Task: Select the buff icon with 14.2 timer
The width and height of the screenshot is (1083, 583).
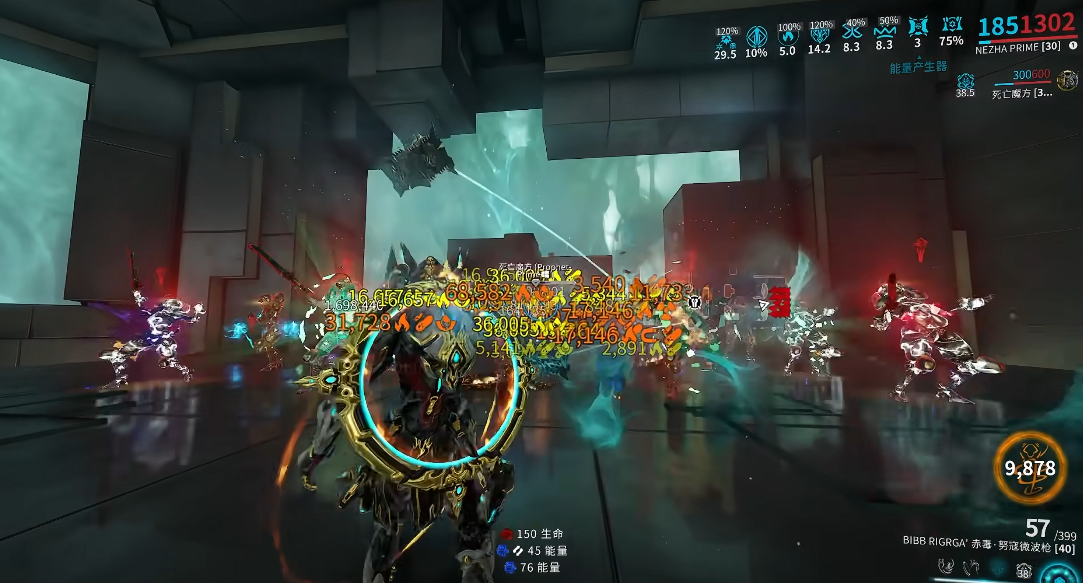Action: point(820,35)
